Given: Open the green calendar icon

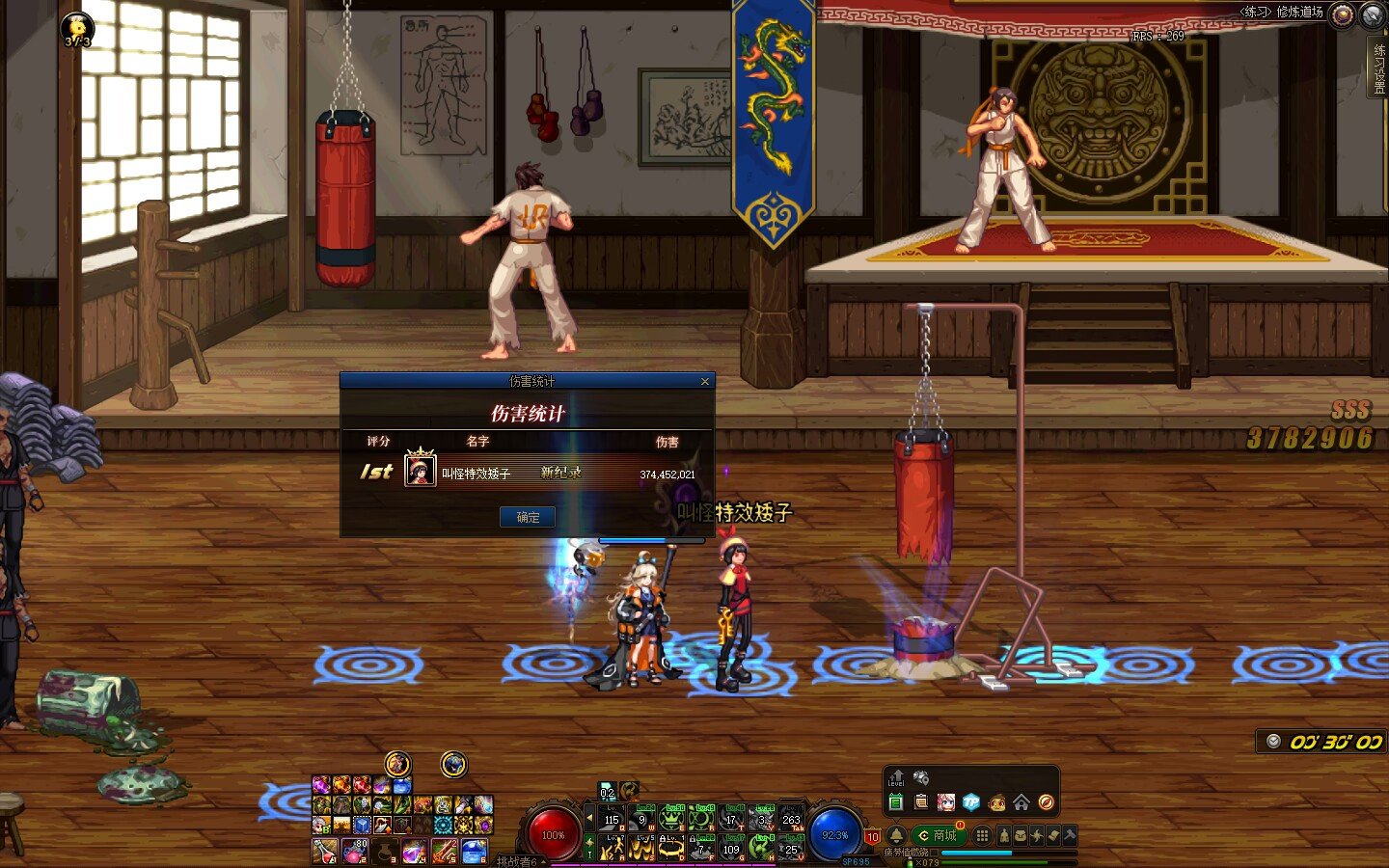Looking at the screenshot, I should point(896,802).
